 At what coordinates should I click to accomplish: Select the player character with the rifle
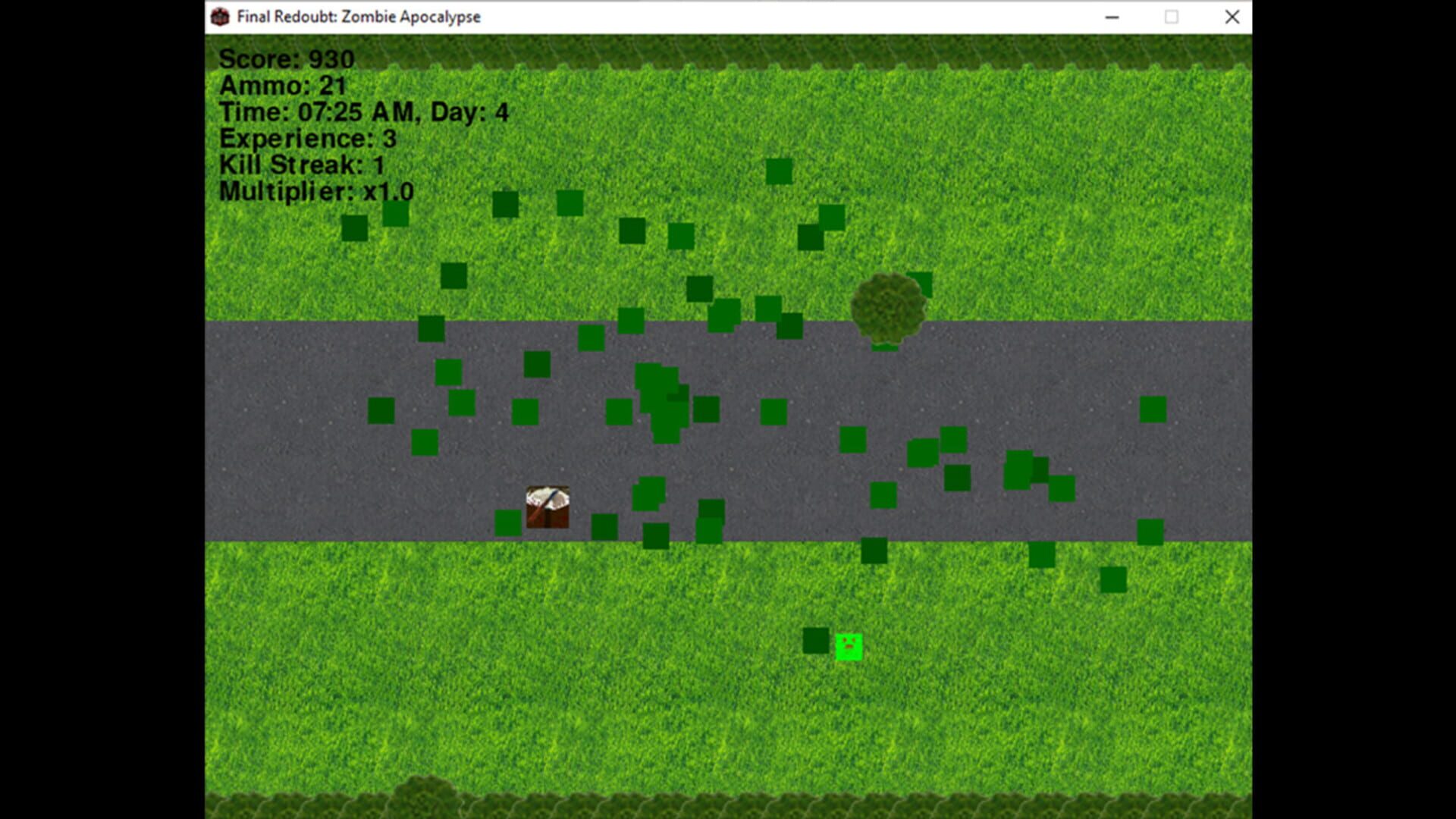pos(548,507)
